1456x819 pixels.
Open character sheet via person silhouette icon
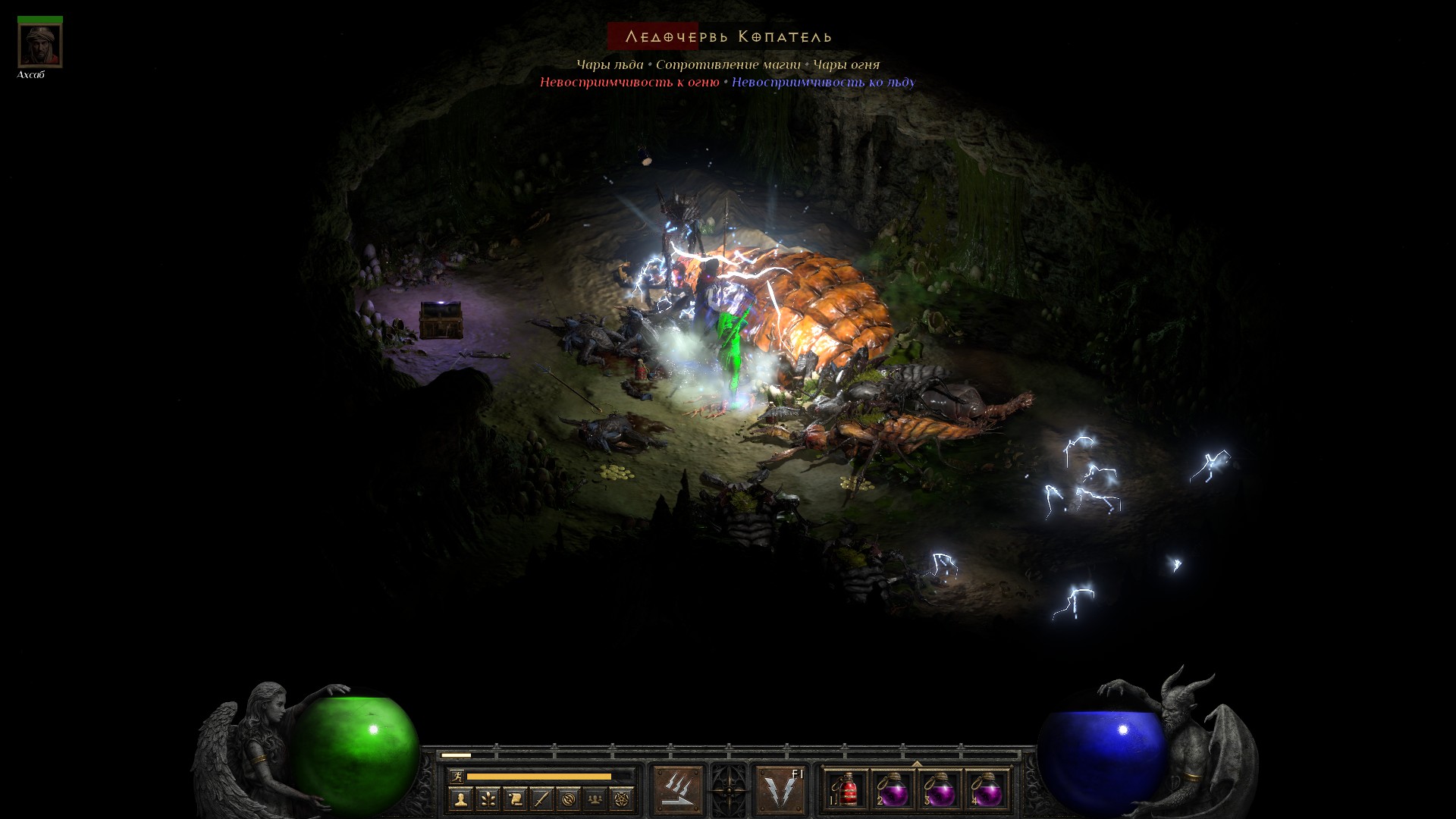click(x=460, y=799)
